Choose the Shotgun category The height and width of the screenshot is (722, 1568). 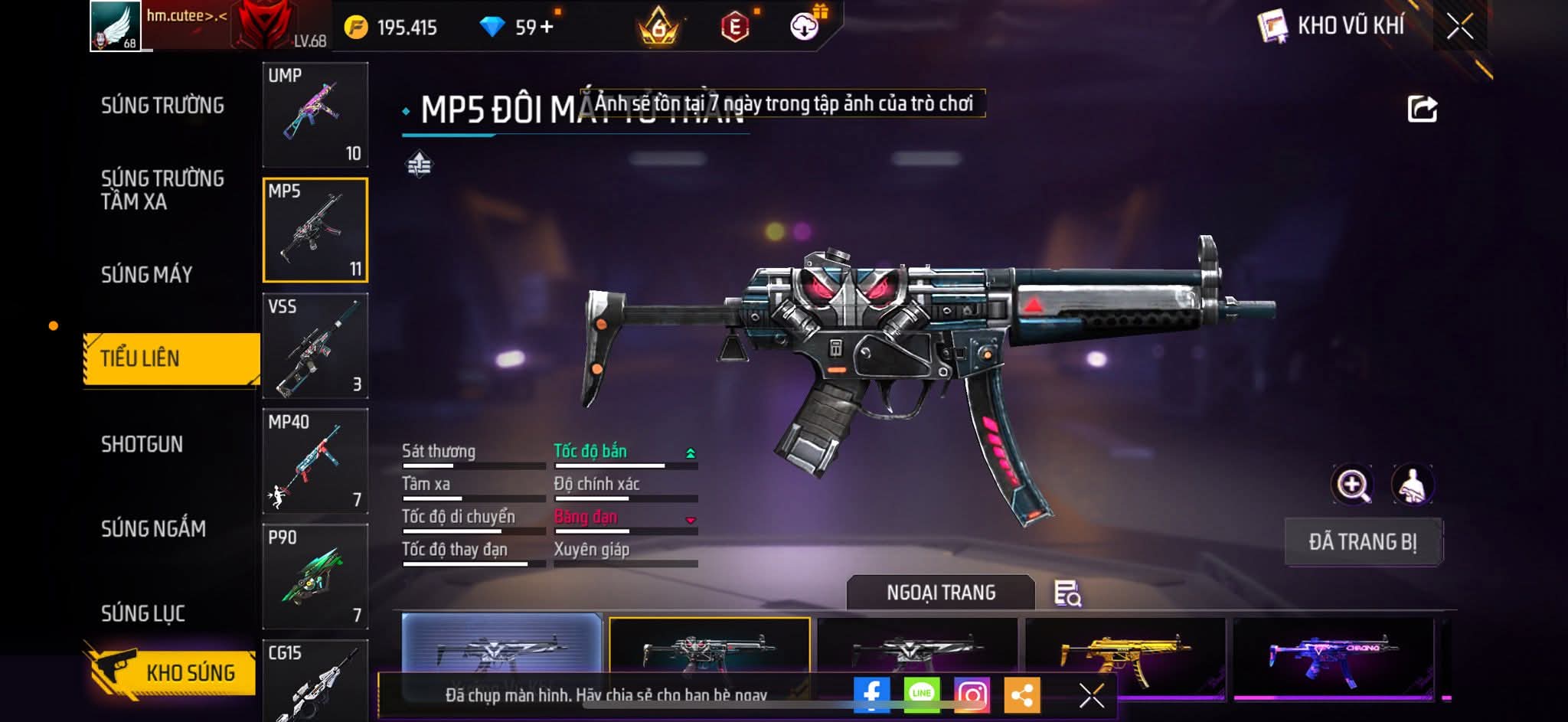pyautogui.click(x=142, y=444)
